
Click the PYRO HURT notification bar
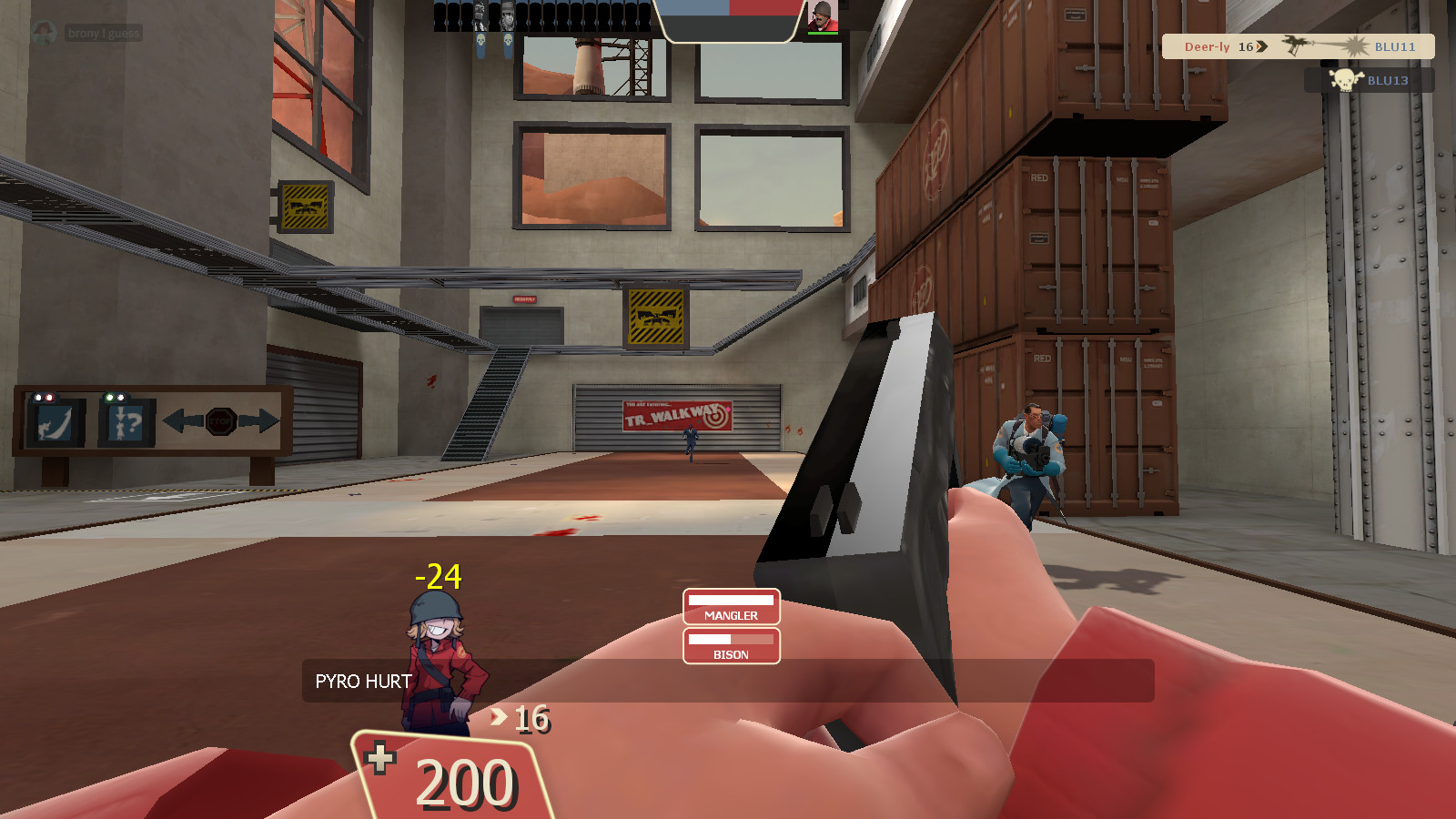pos(363,681)
